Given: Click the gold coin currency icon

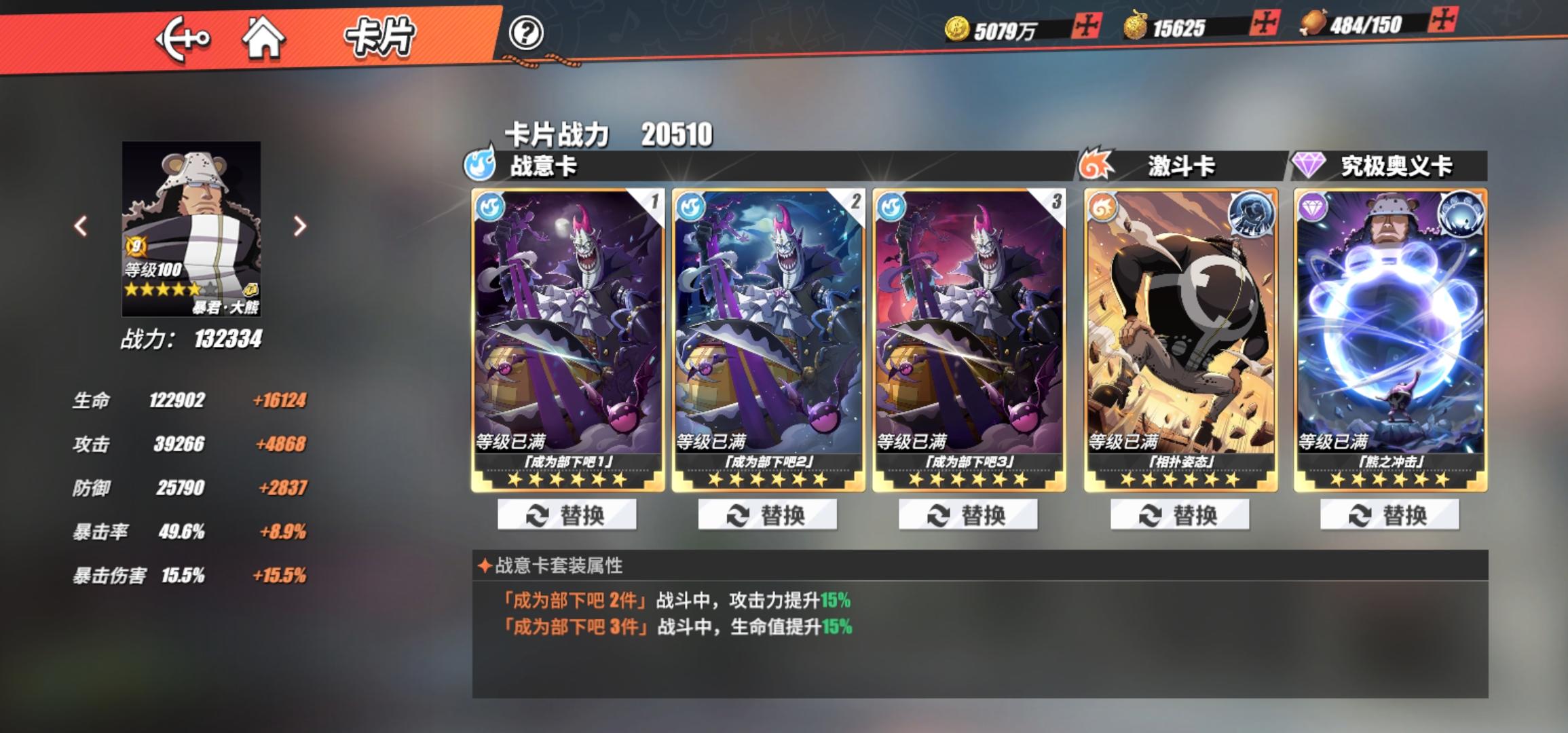Looking at the screenshot, I should pyautogui.click(x=958, y=29).
